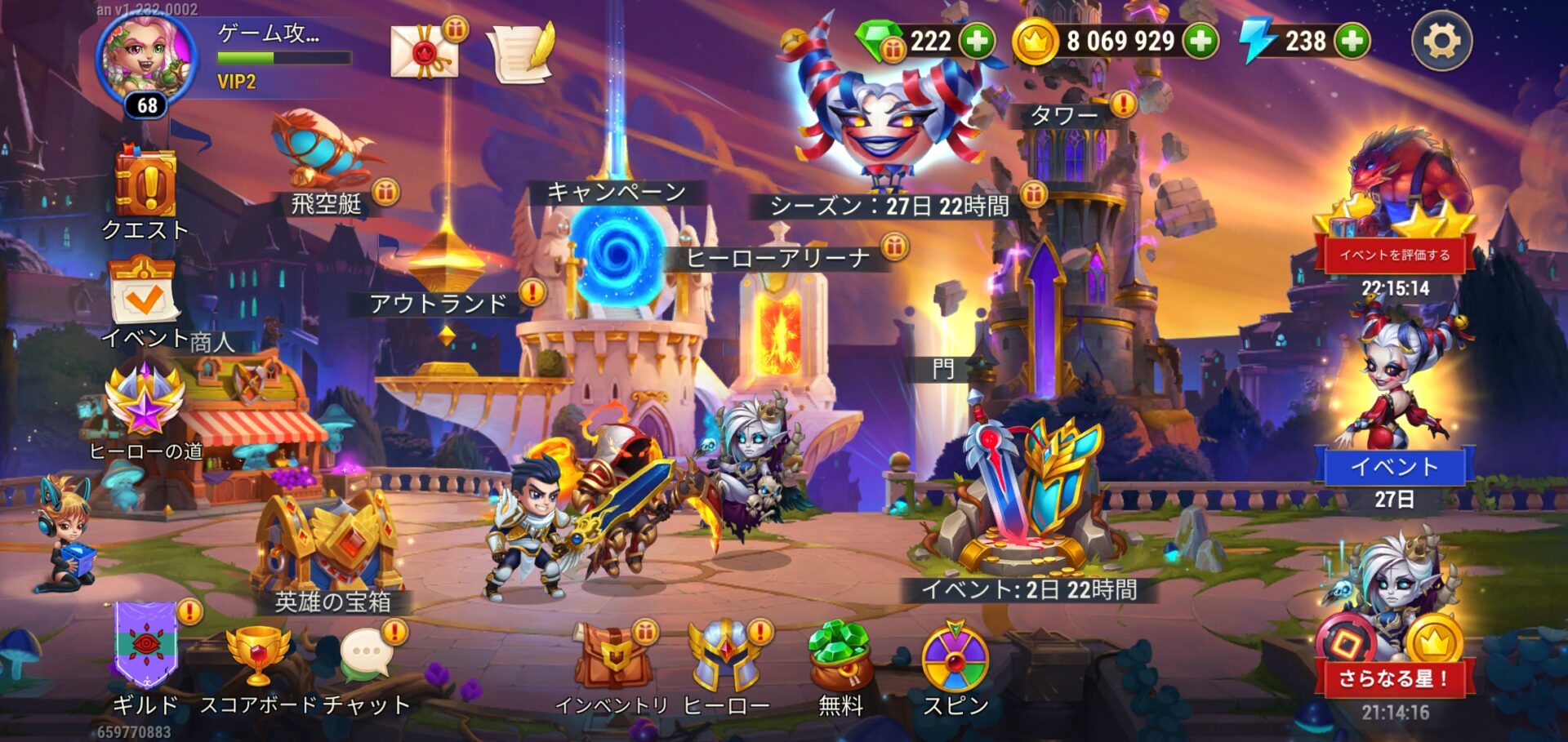Open the ヒーローの道 star badge
Screen dimensions: 1568x742
145,402
